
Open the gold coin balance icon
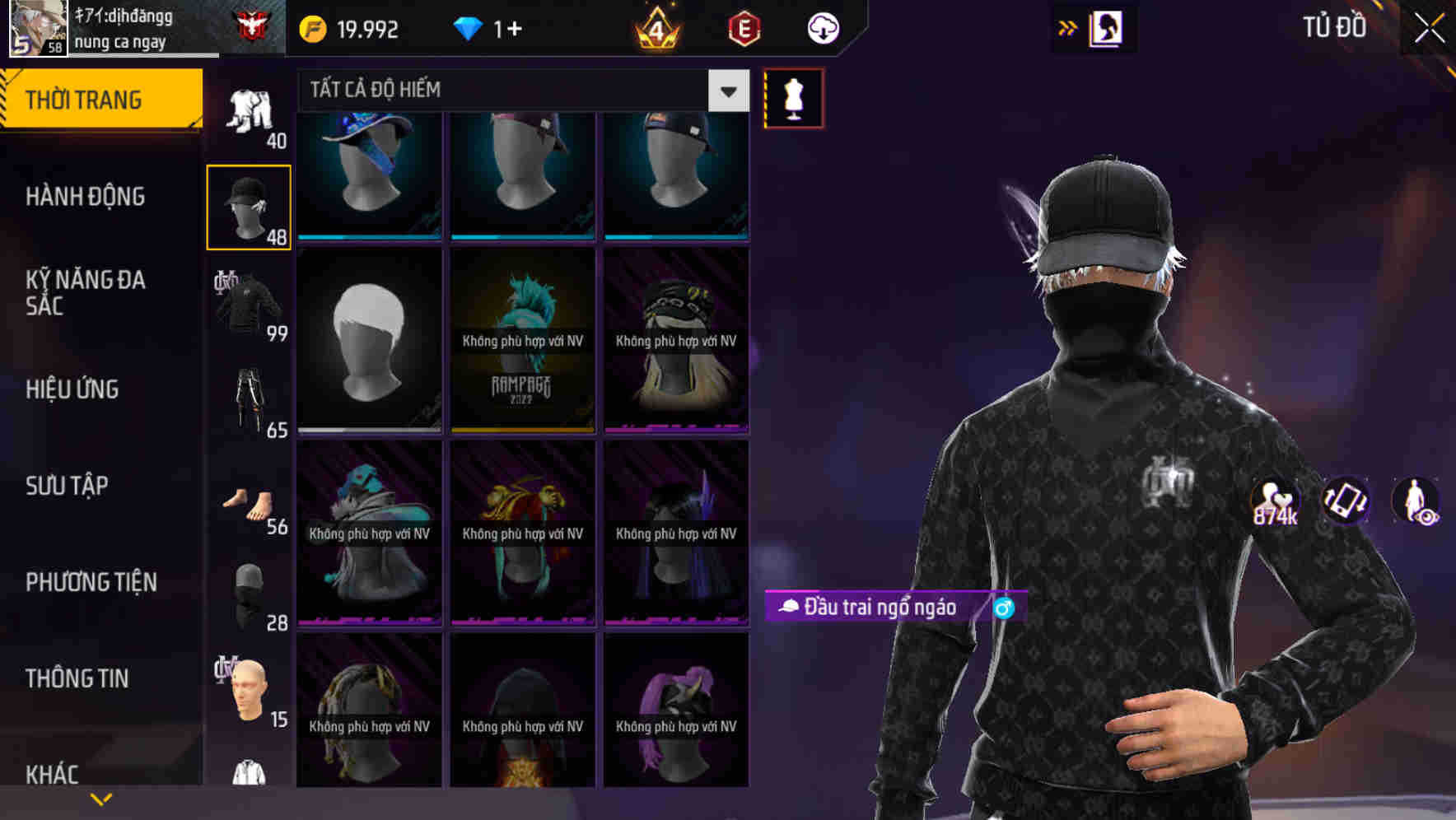pyautogui.click(x=311, y=28)
